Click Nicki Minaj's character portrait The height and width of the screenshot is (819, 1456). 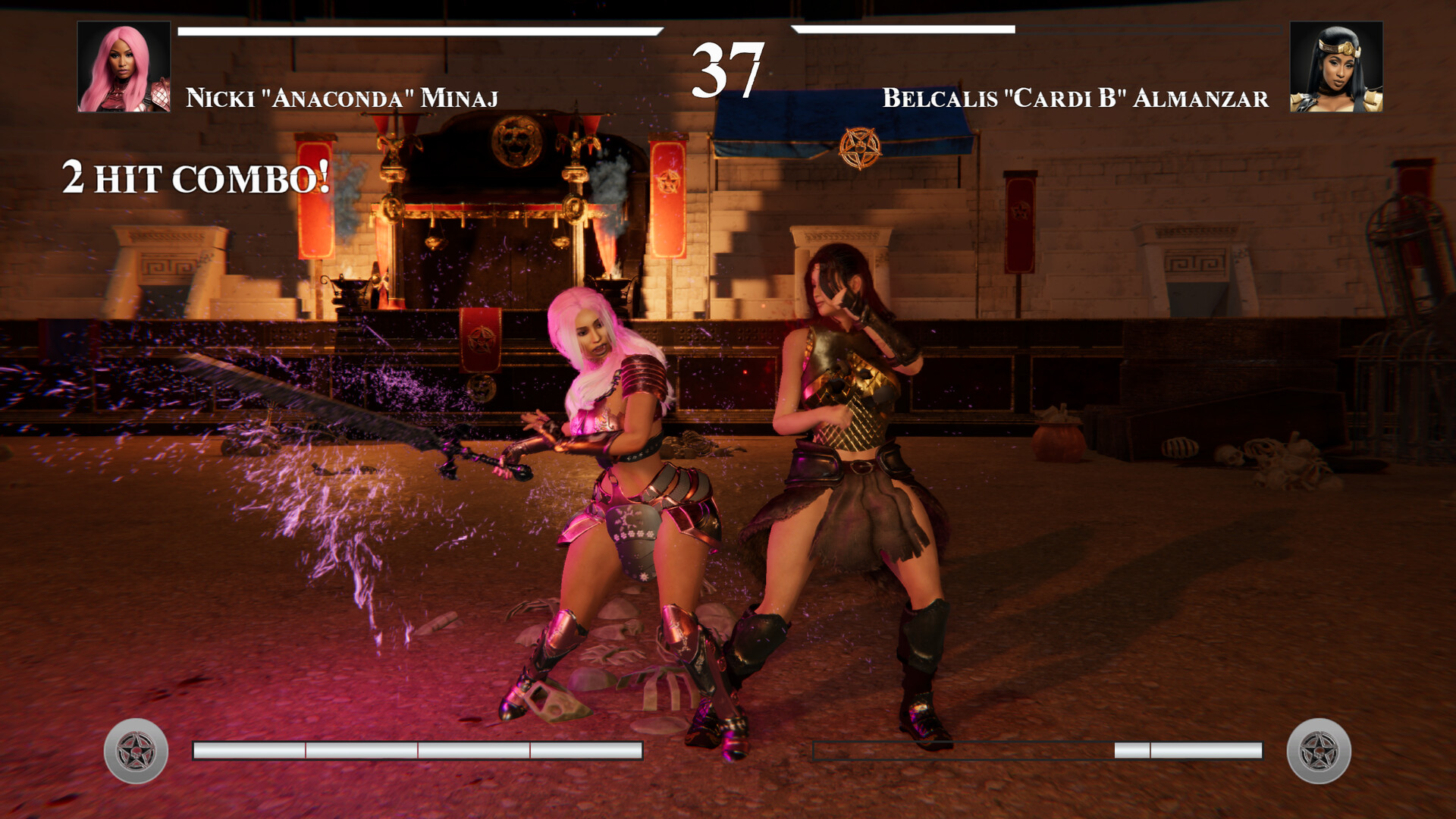(121, 68)
